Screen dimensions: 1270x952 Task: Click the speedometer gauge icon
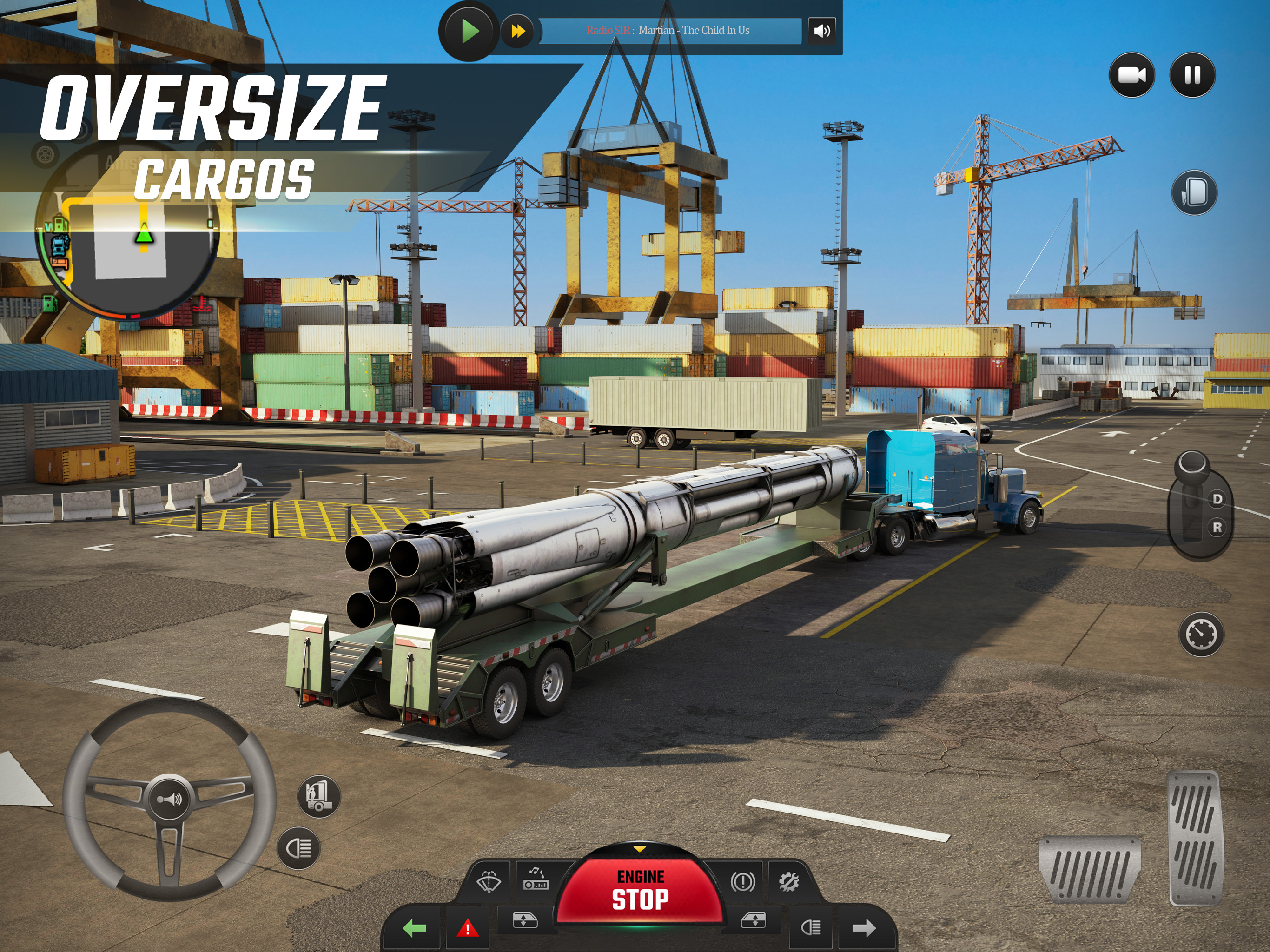1201,634
